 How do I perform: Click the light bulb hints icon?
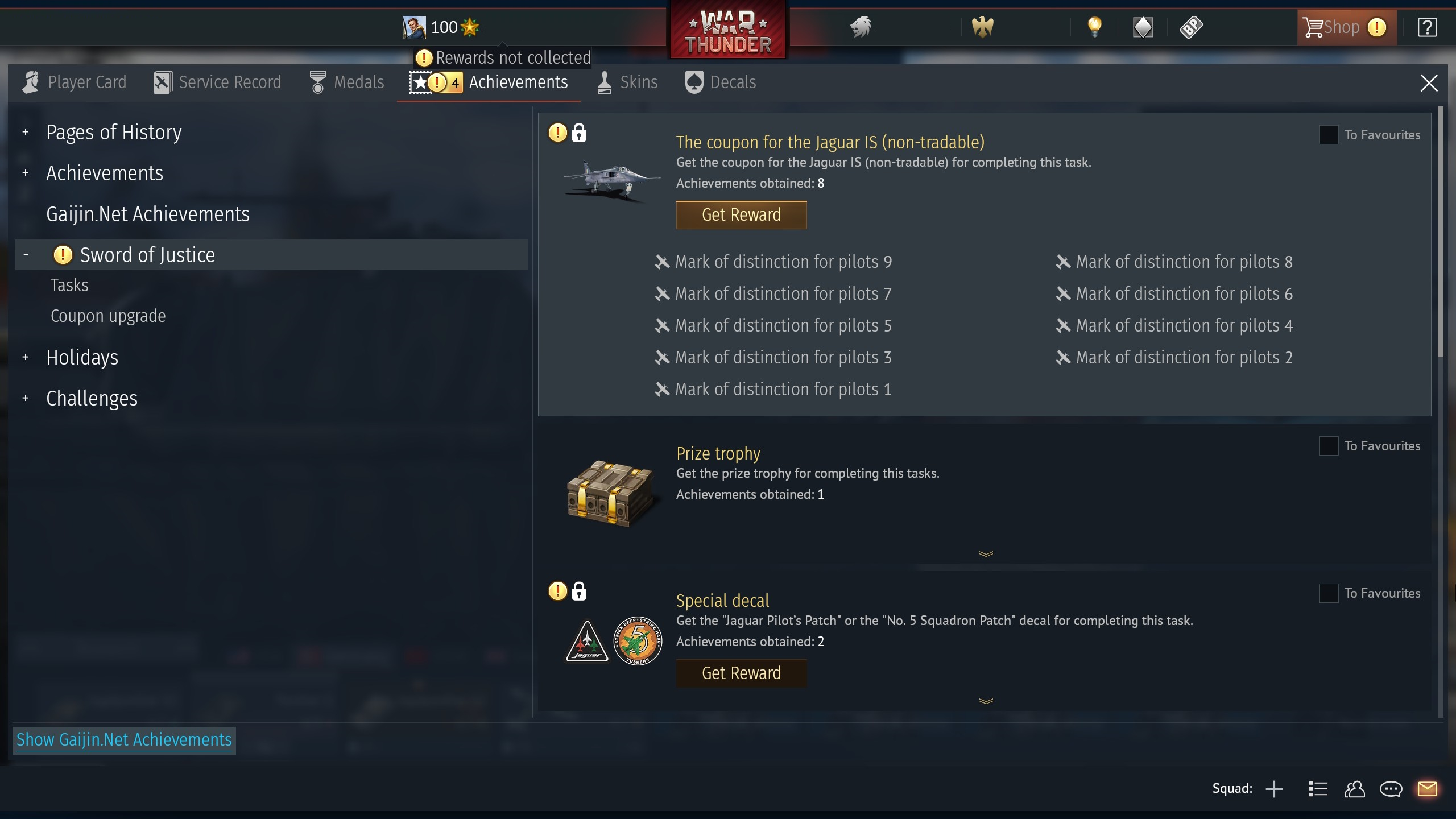tap(1095, 27)
